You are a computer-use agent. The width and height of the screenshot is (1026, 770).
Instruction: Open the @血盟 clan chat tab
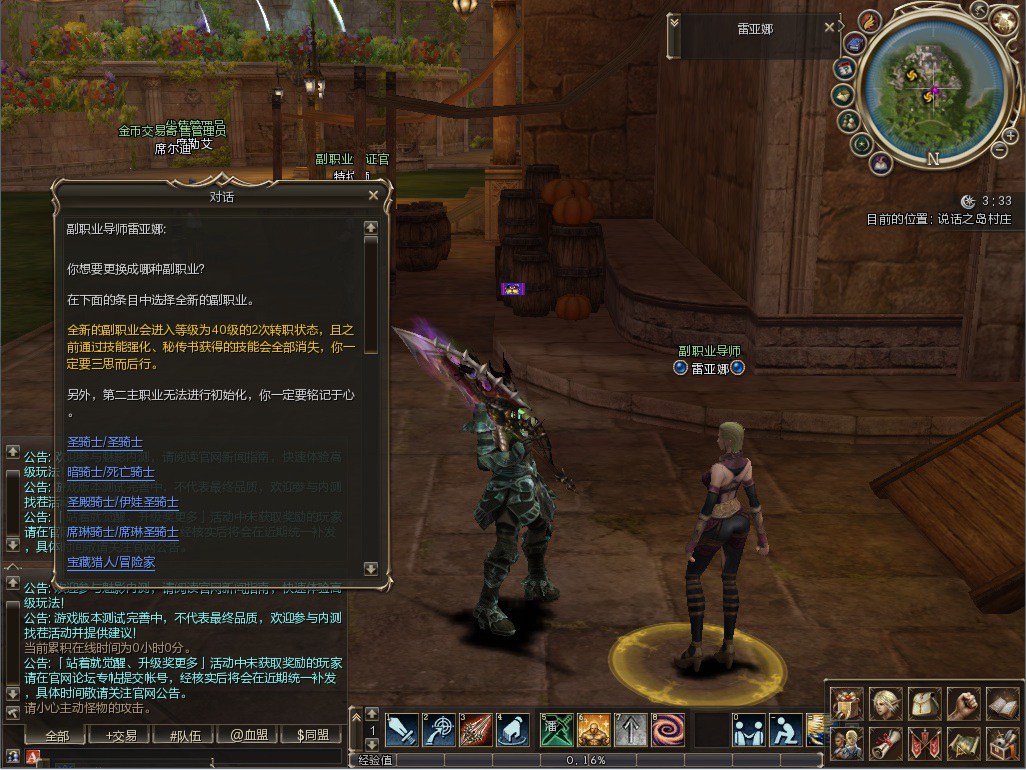pyautogui.click(x=249, y=735)
